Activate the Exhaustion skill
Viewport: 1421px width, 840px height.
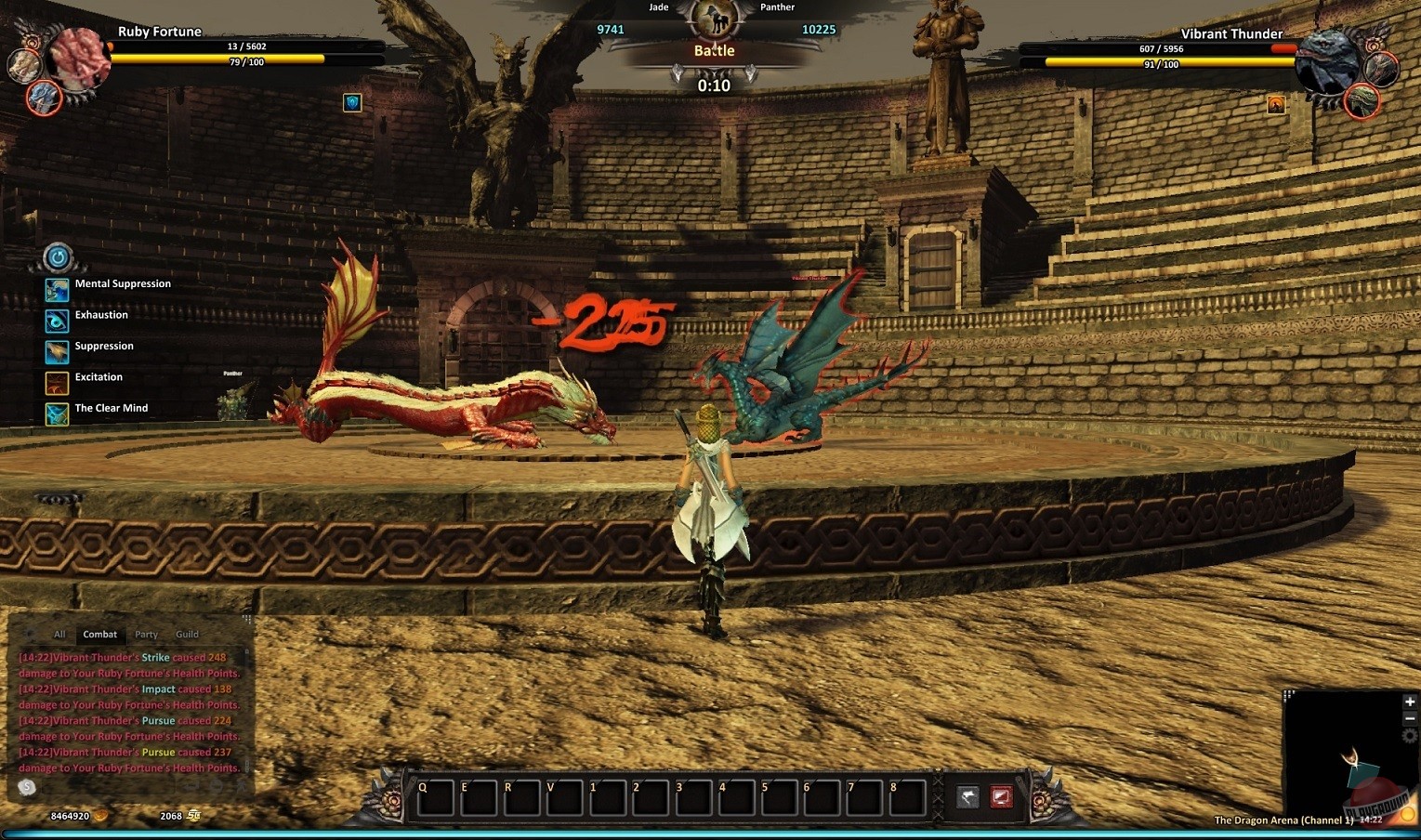[57, 321]
